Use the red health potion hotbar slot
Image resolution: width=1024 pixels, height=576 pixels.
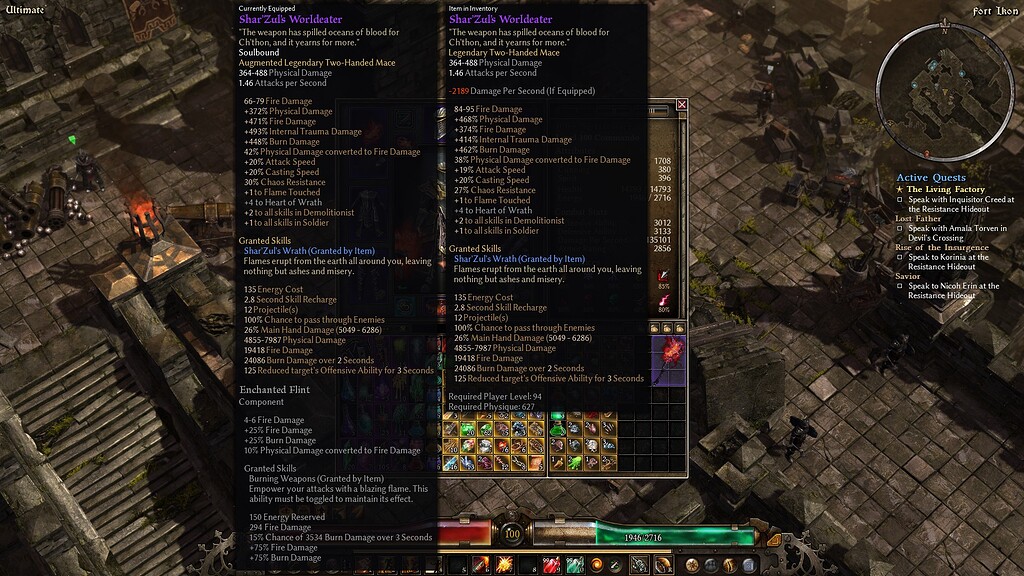point(551,565)
